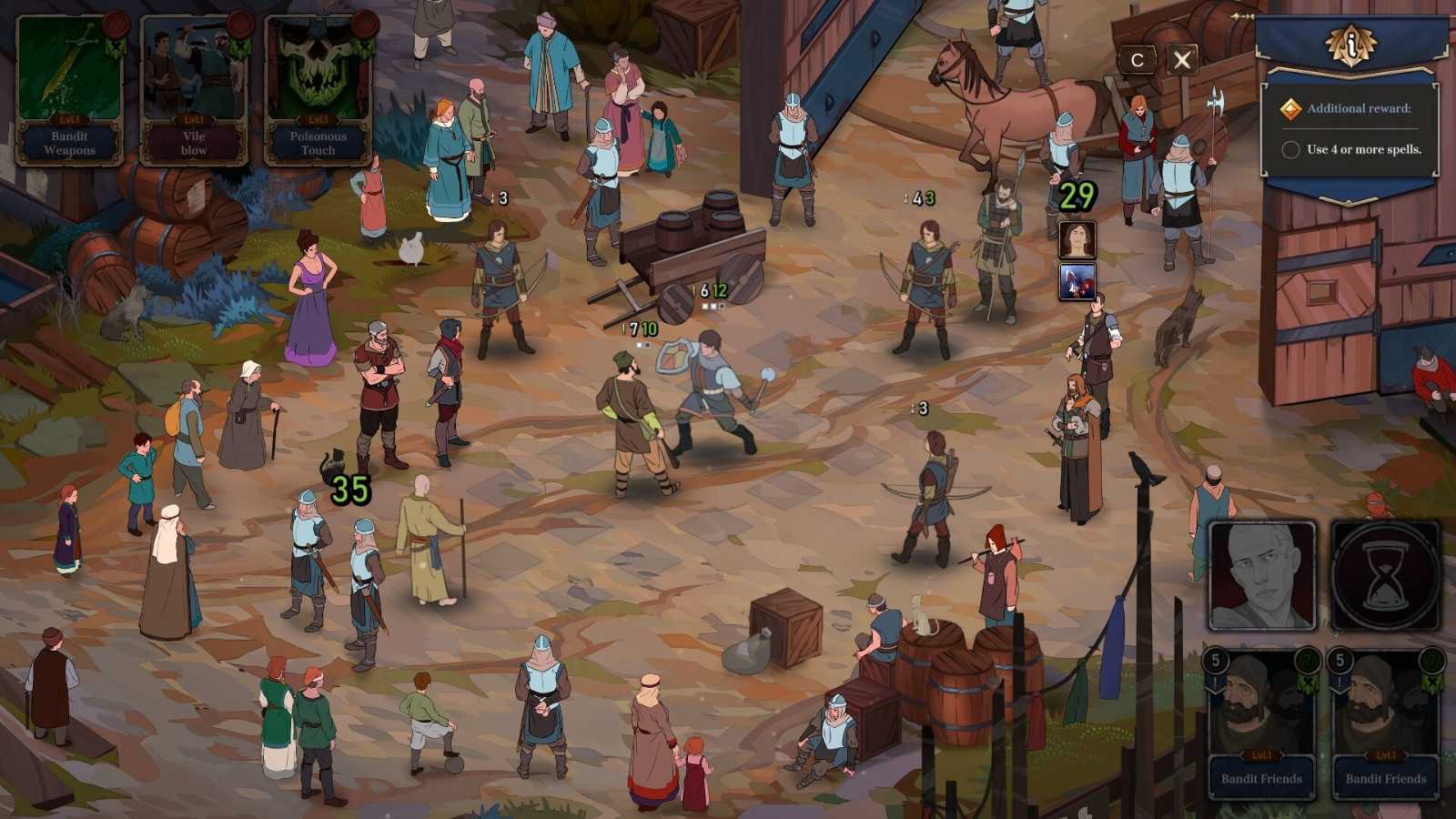Open the info emblem on the banner
Image resolution: width=1456 pixels, height=819 pixels.
coord(1351,43)
